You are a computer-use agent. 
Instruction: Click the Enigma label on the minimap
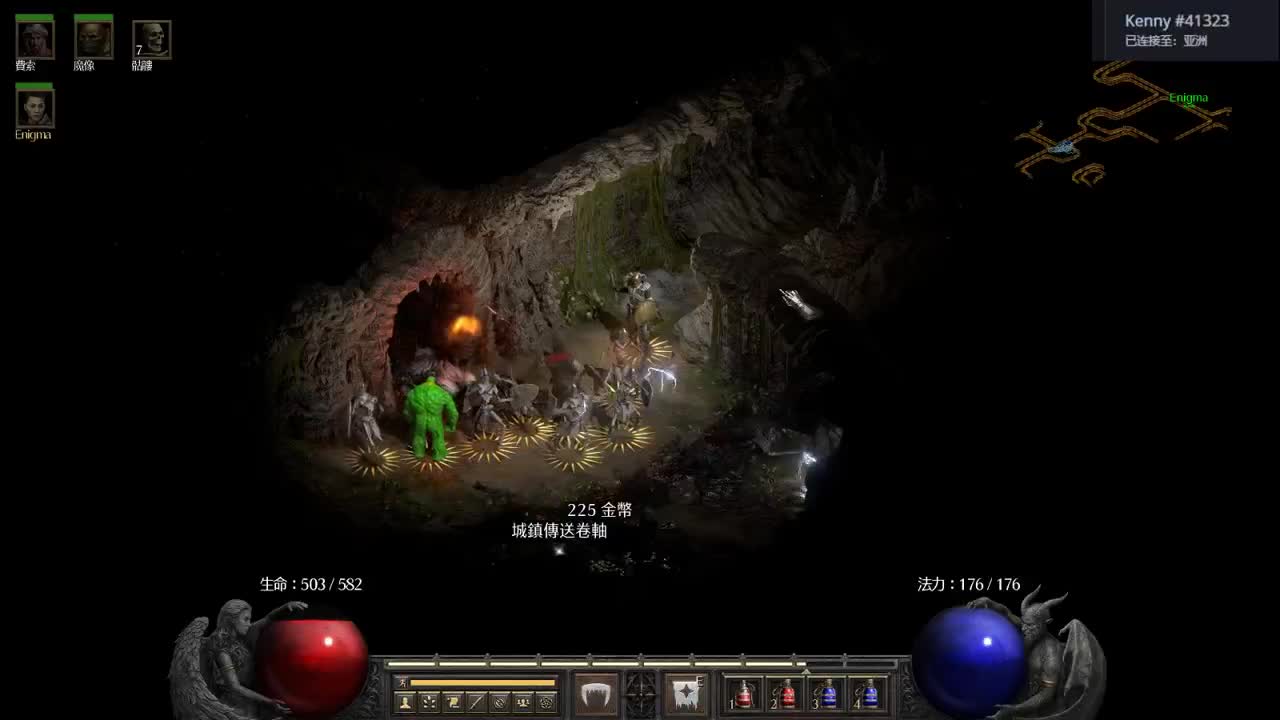(x=1188, y=97)
